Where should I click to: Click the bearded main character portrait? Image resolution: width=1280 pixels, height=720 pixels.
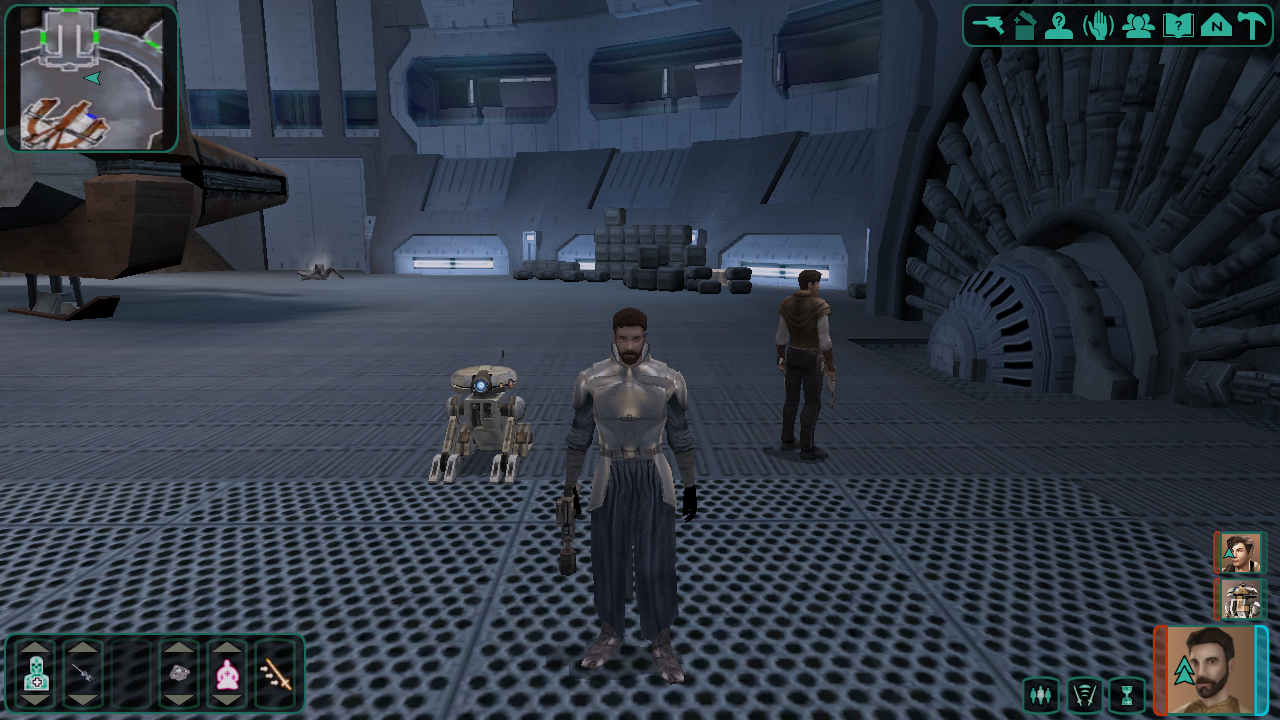tap(1212, 670)
